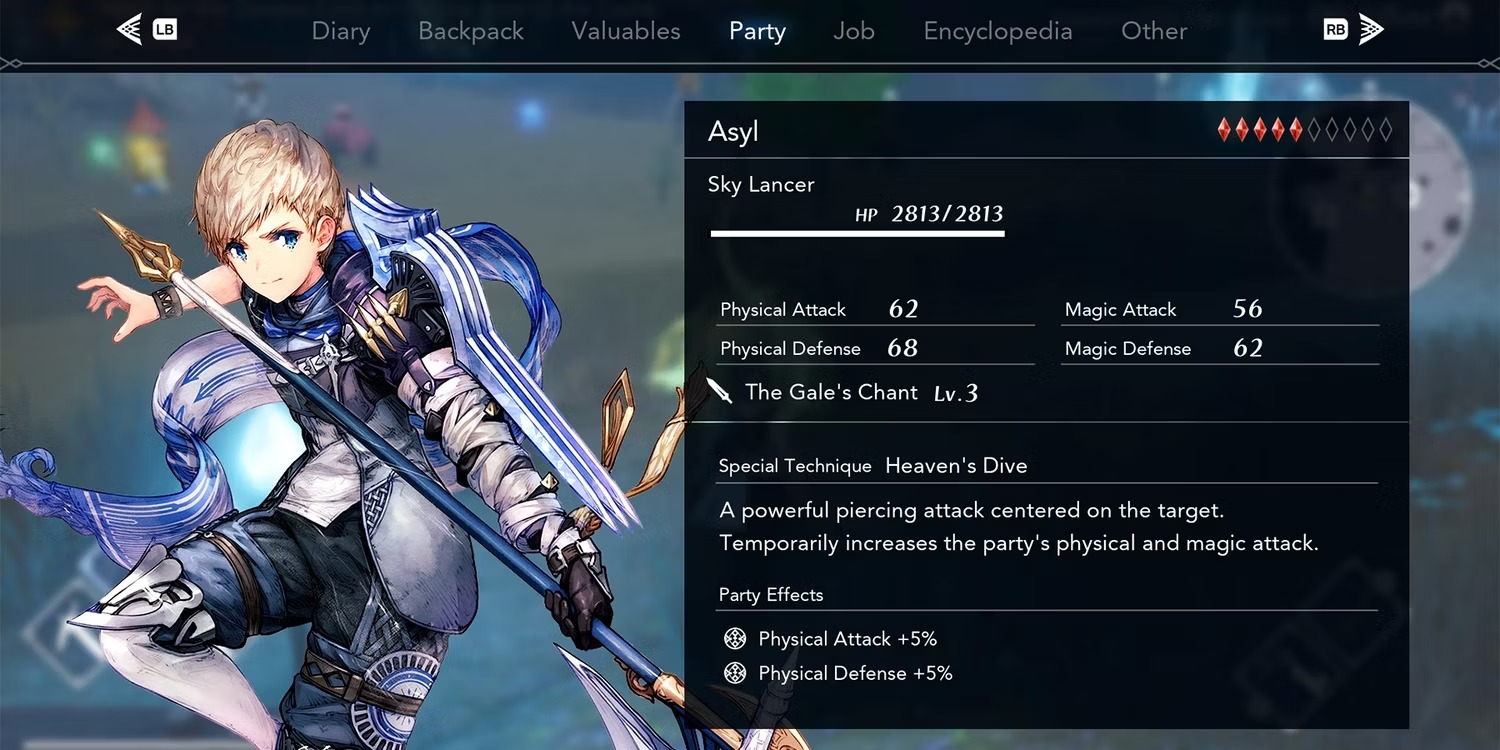Select the Party tab

click(x=757, y=31)
